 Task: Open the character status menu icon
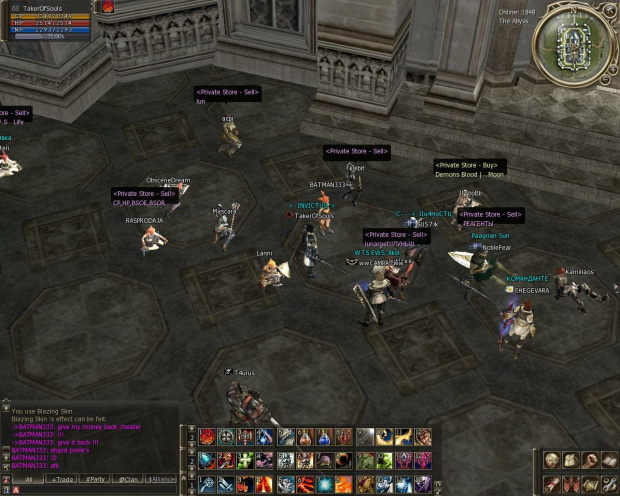coord(552,461)
